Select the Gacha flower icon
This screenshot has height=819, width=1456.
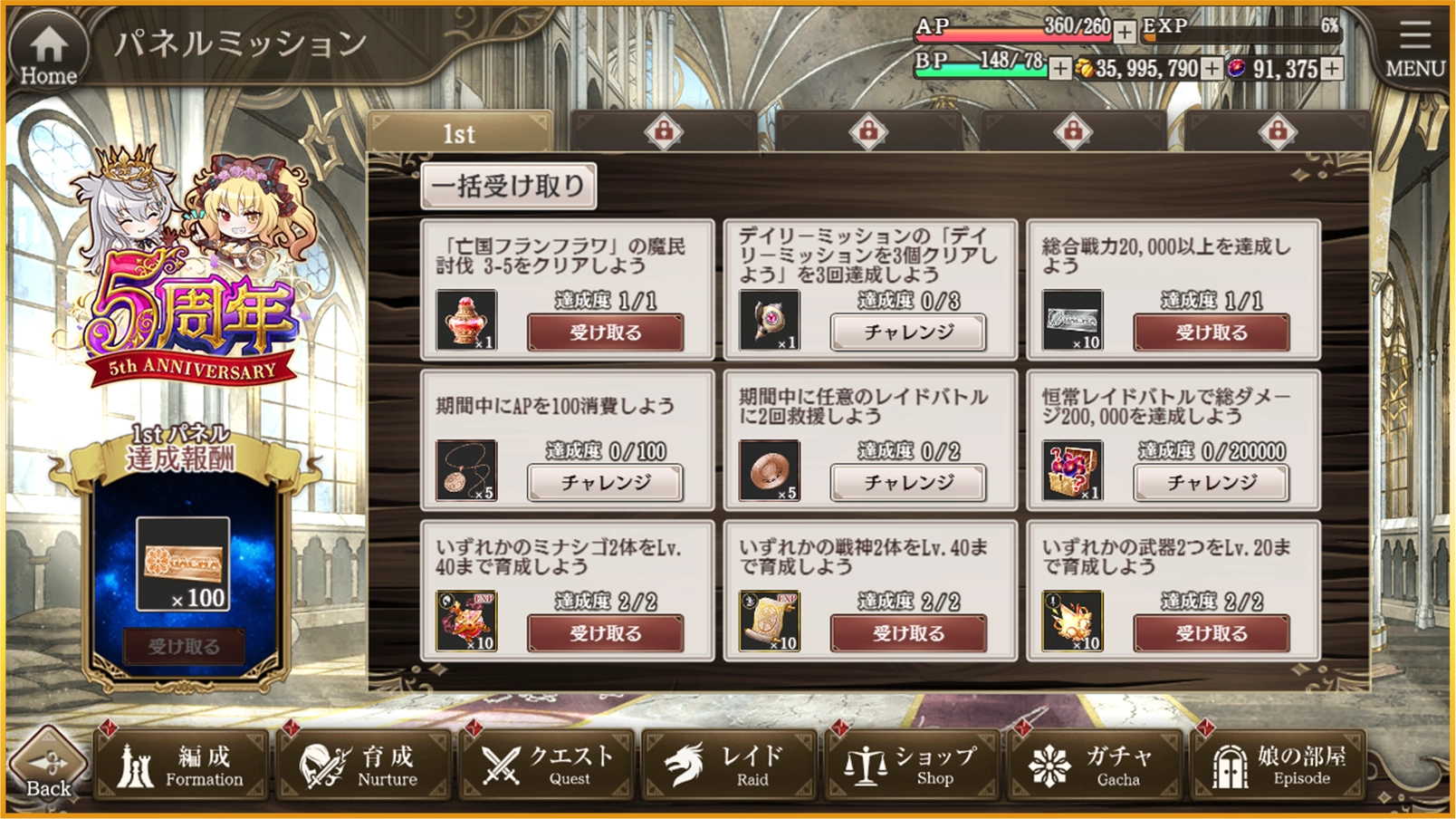pyautogui.click(x=1049, y=766)
